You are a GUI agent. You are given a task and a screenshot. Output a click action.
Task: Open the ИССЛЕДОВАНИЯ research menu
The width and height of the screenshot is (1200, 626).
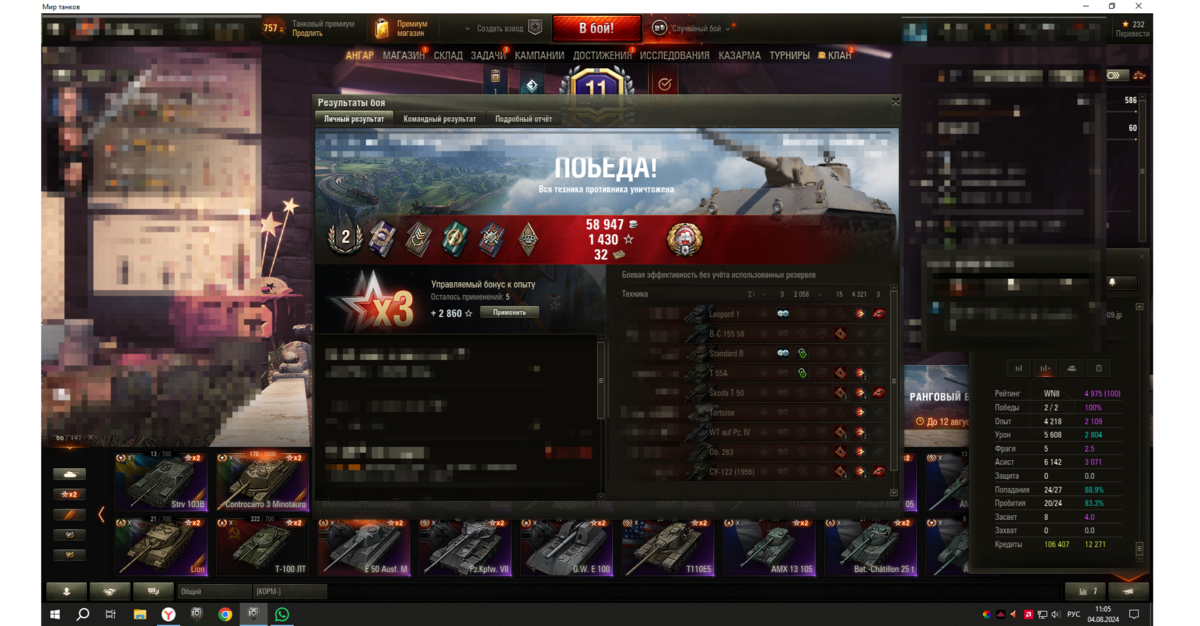click(x=674, y=56)
